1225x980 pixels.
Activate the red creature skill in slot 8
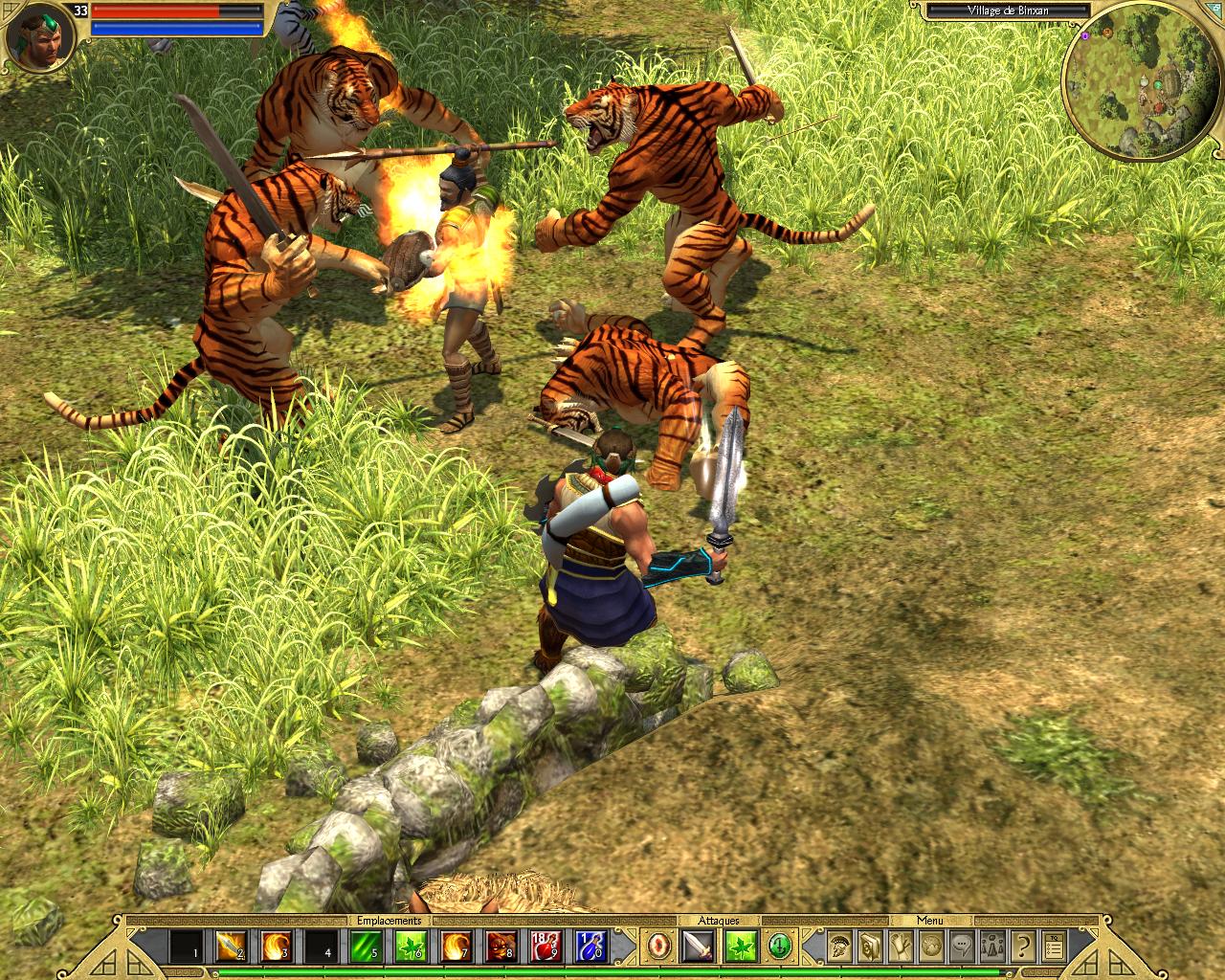[x=501, y=946]
